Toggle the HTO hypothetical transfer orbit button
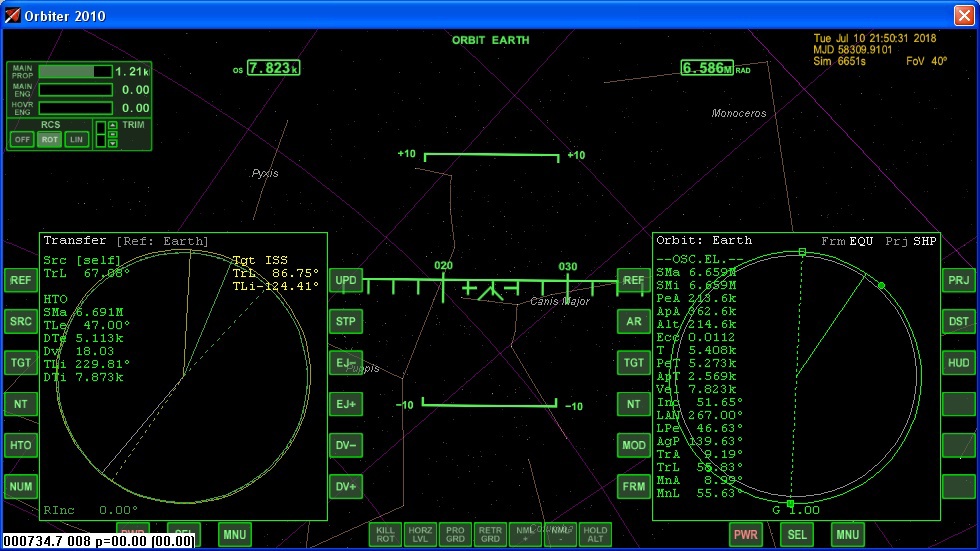 (20, 446)
